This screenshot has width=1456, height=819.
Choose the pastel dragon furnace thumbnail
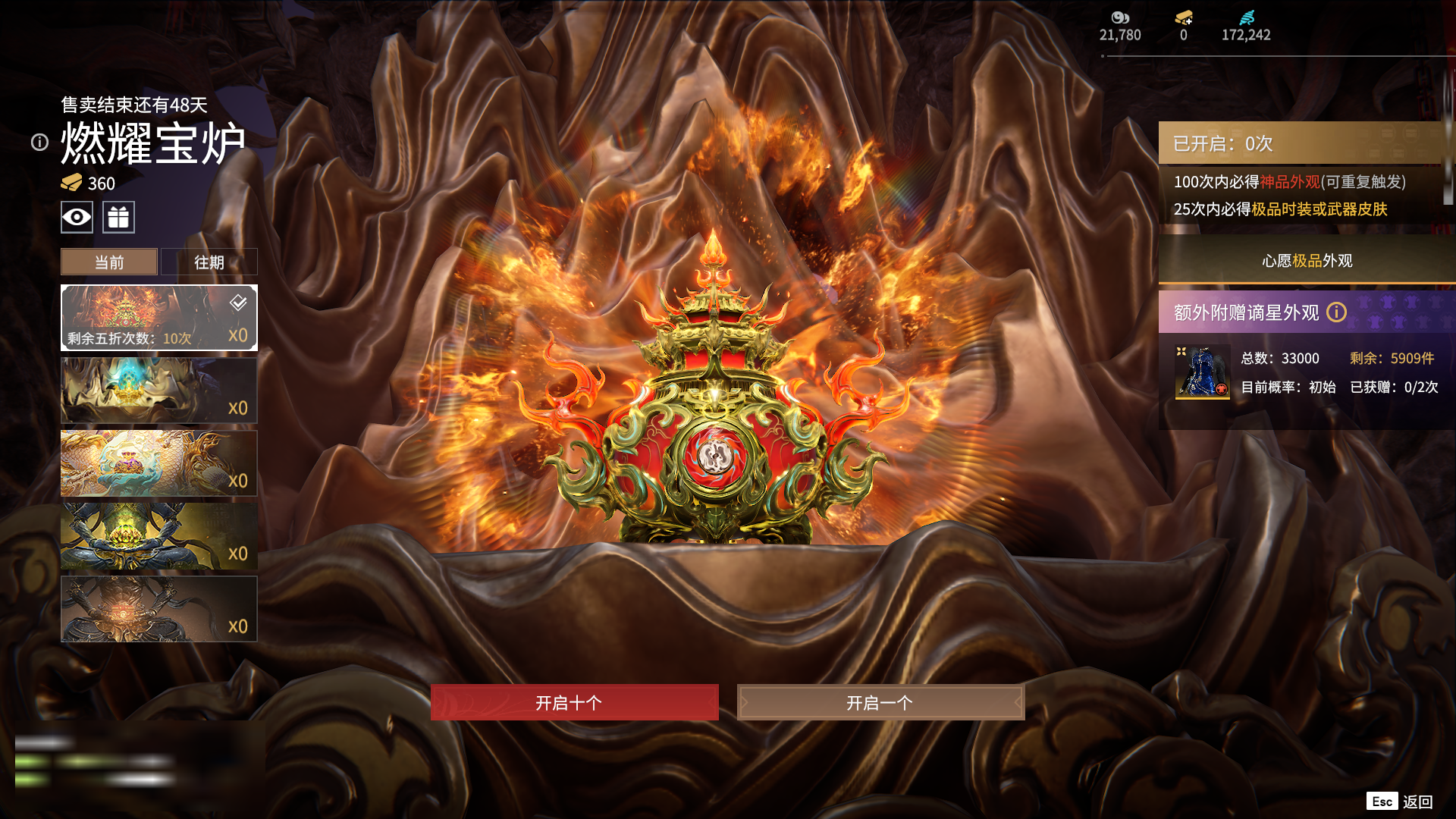158,463
